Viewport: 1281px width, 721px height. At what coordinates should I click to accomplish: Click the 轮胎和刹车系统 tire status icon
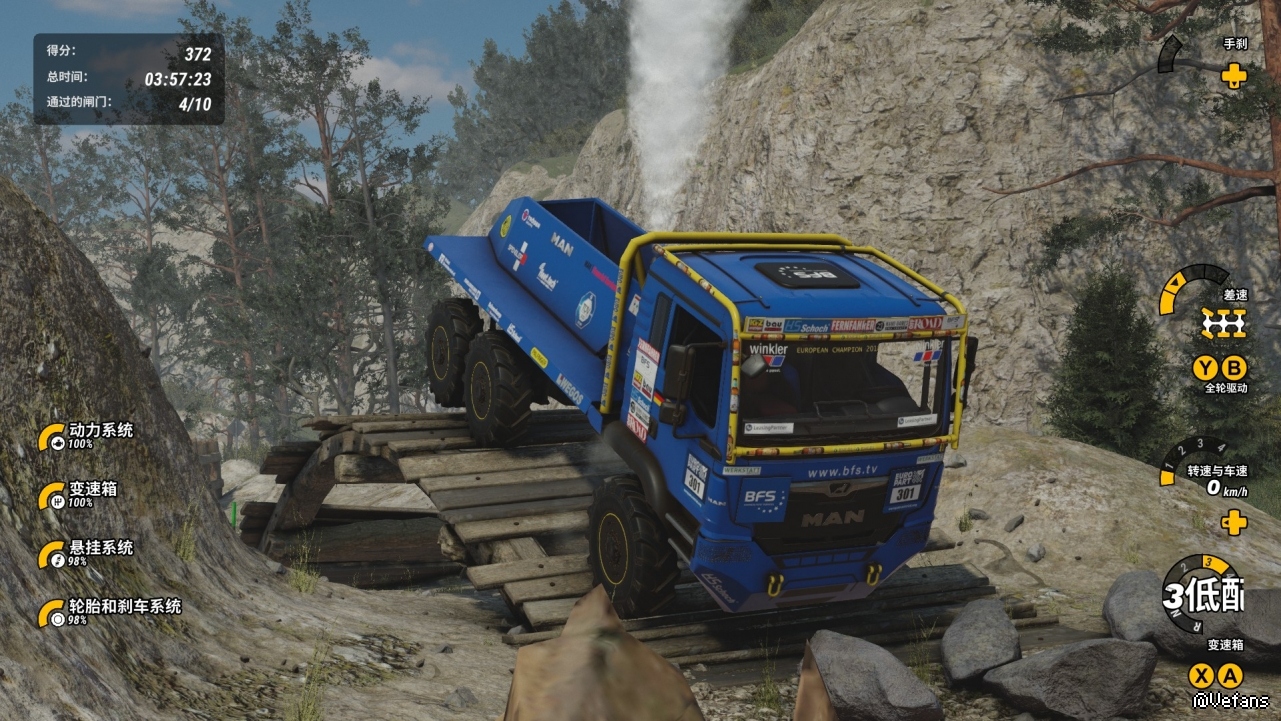click(x=53, y=613)
